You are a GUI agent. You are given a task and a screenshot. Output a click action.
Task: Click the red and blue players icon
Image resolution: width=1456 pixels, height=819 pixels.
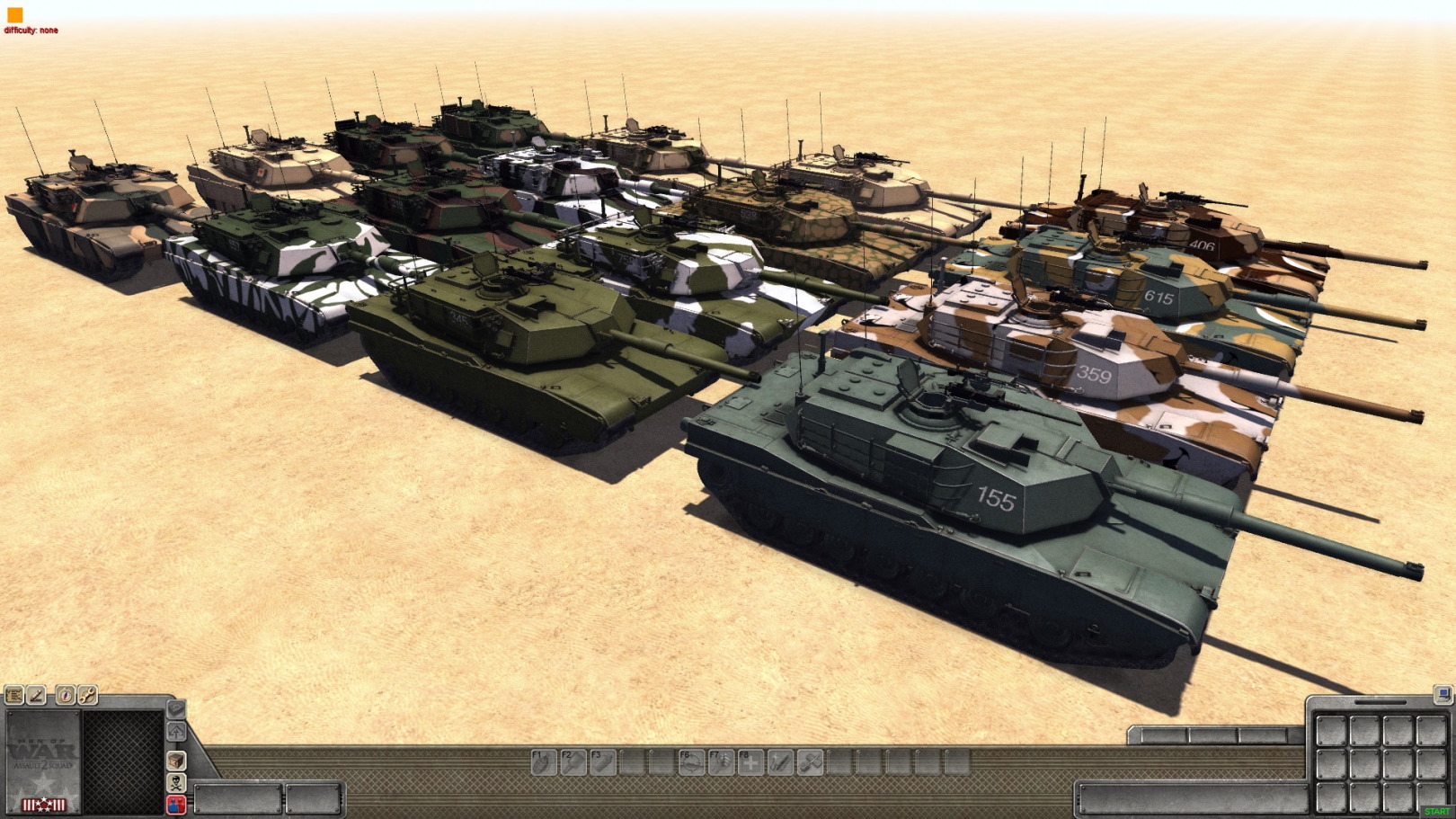[176, 804]
